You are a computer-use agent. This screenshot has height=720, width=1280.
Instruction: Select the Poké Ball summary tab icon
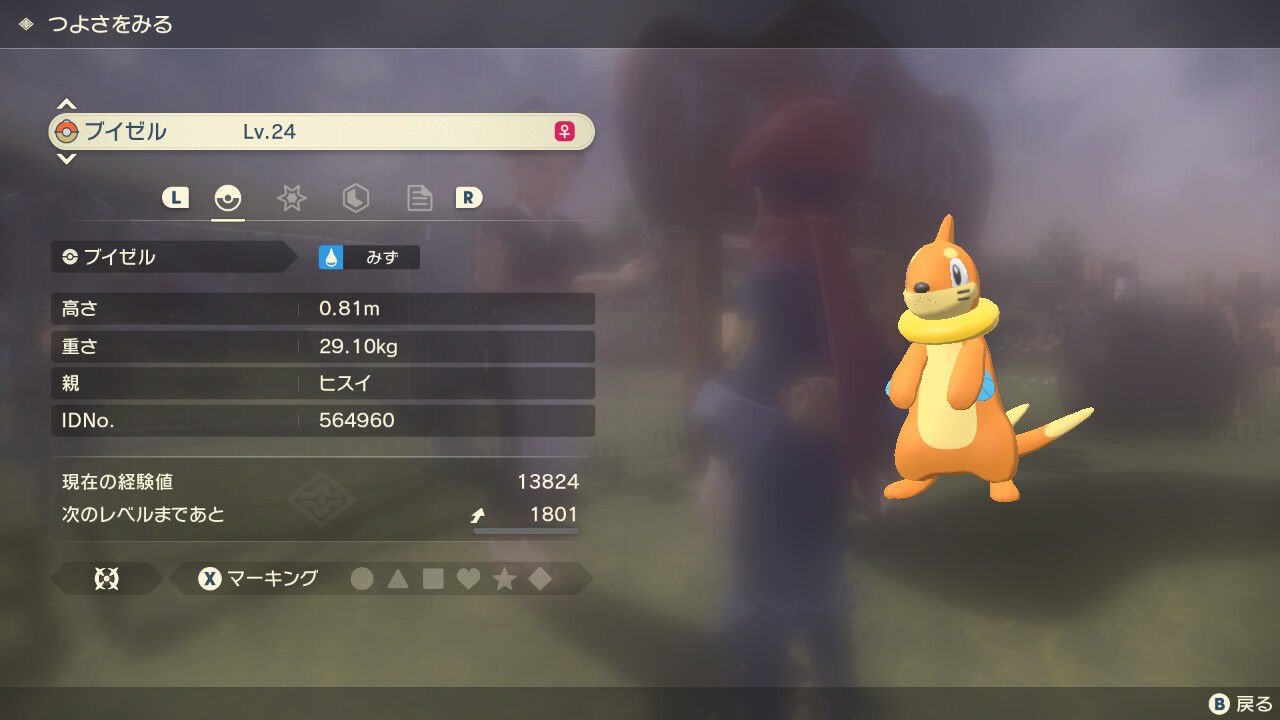(x=227, y=198)
